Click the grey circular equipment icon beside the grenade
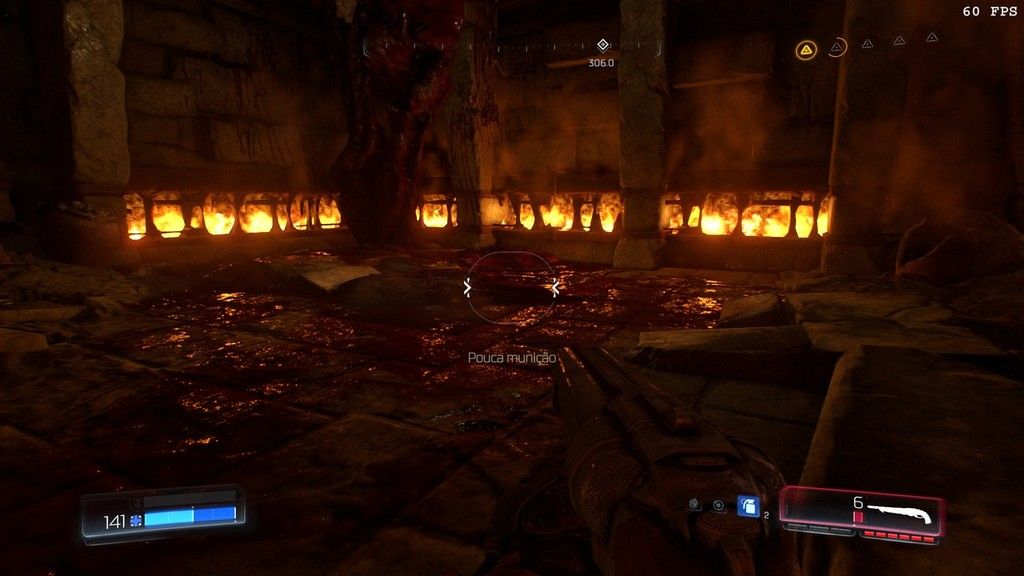 point(718,506)
